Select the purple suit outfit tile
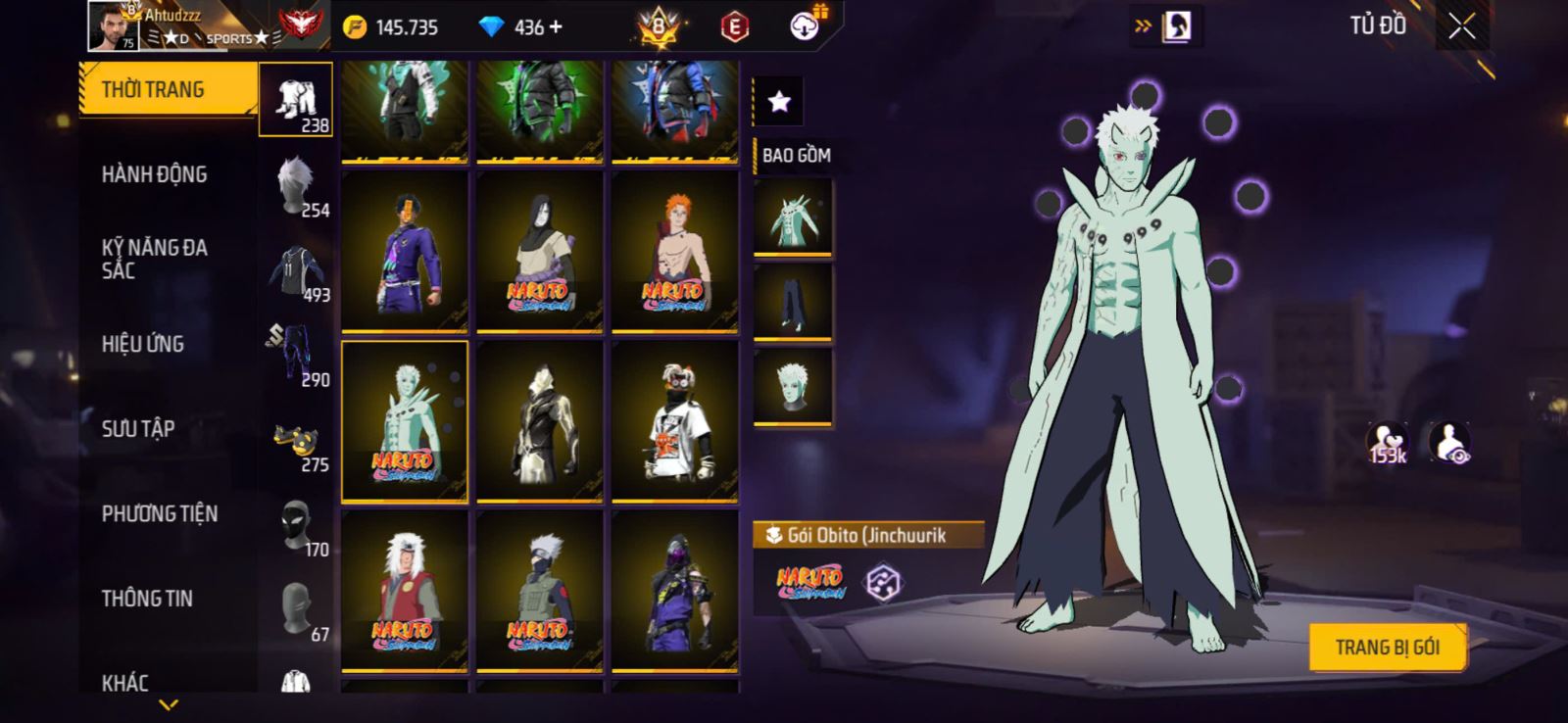 click(x=405, y=252)
